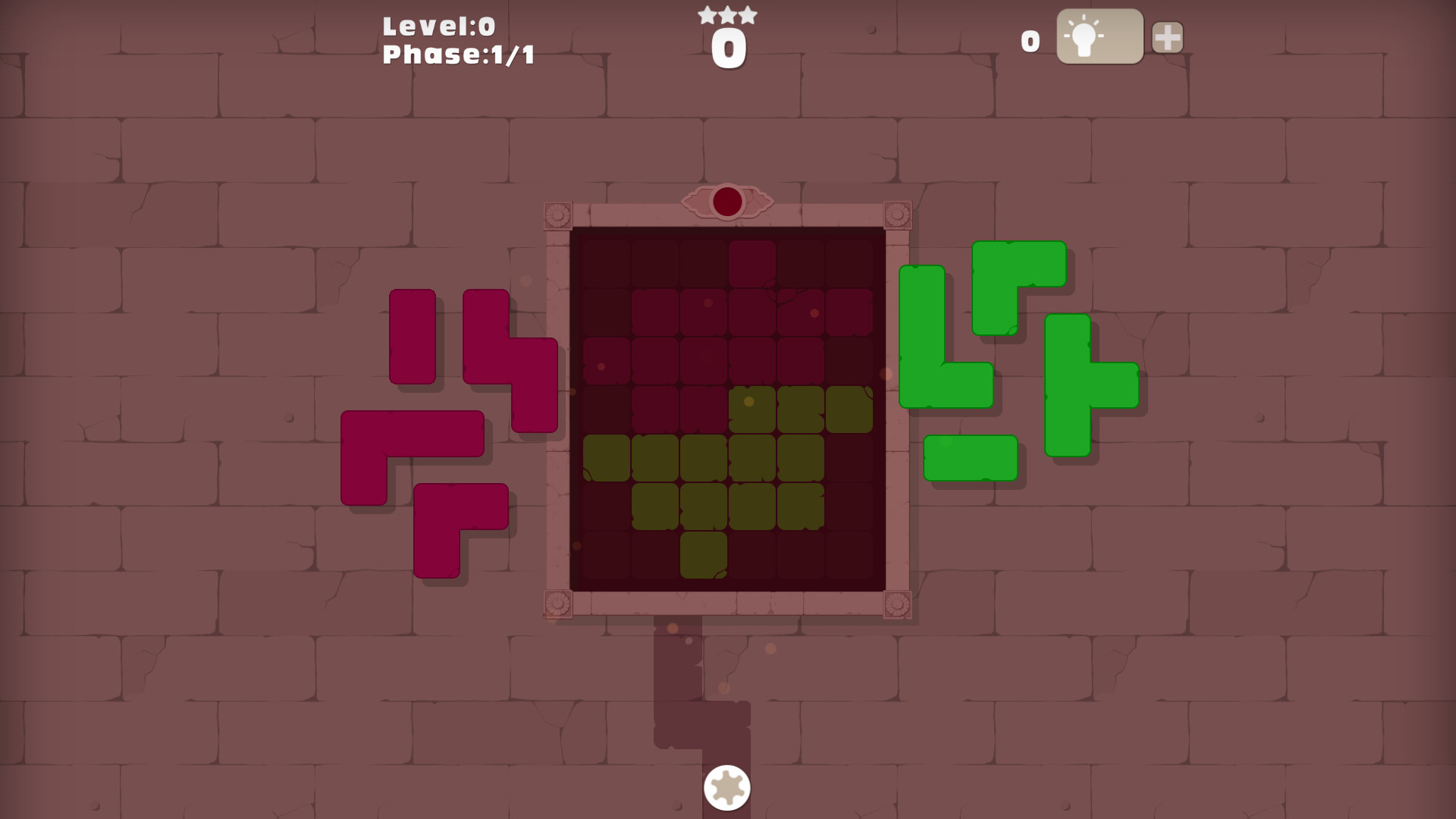Click the Level:0 label
The width and height of the screenshot is (1456, 819).
(438, 25)
